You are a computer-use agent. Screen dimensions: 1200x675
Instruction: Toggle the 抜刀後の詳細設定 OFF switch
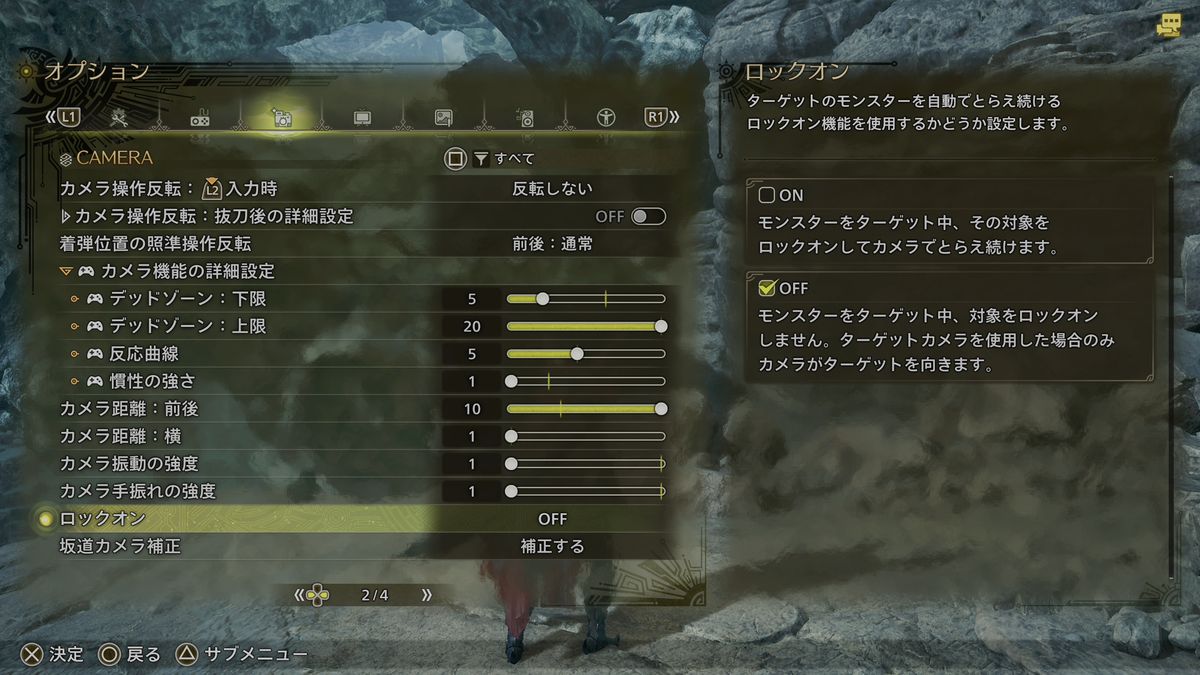648,216
